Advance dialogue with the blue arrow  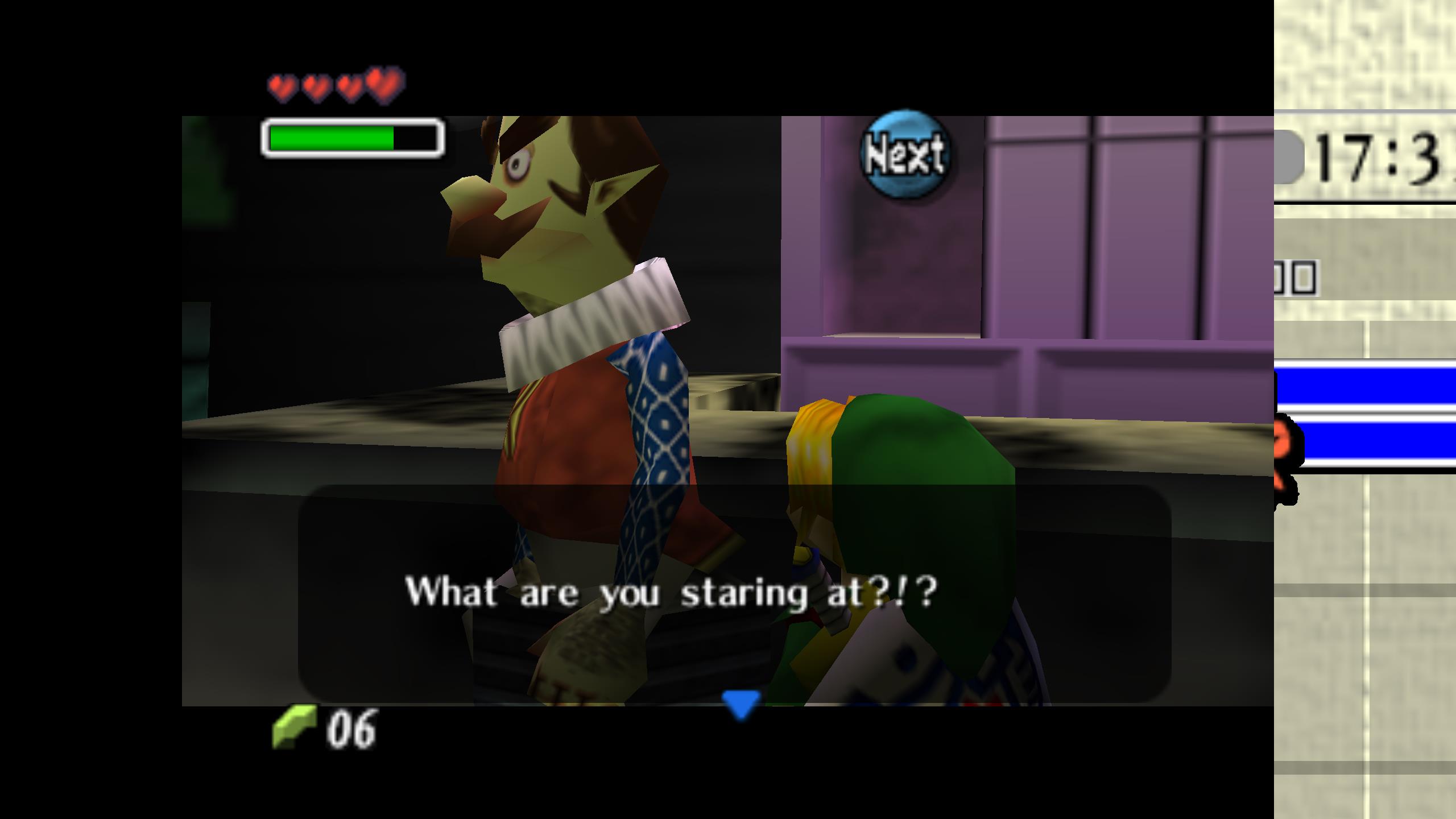click(x=741, y=704)
